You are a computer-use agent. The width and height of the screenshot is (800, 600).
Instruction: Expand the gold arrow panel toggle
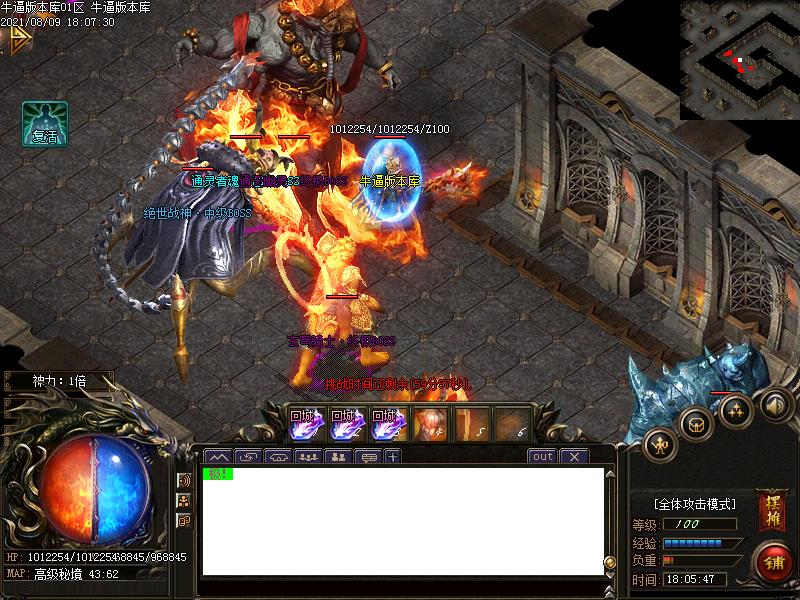[16, 40]
